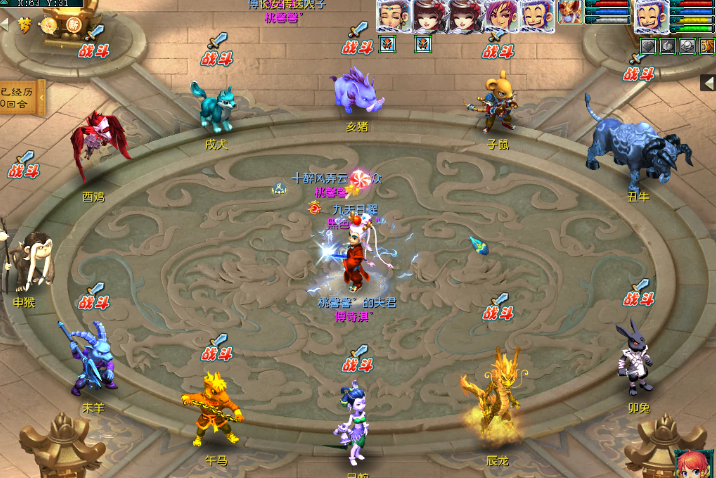The image size is (716, 478).
Task: Open the red-haired girl portrait
Action: pyautogui.click(x=691, y=464)
